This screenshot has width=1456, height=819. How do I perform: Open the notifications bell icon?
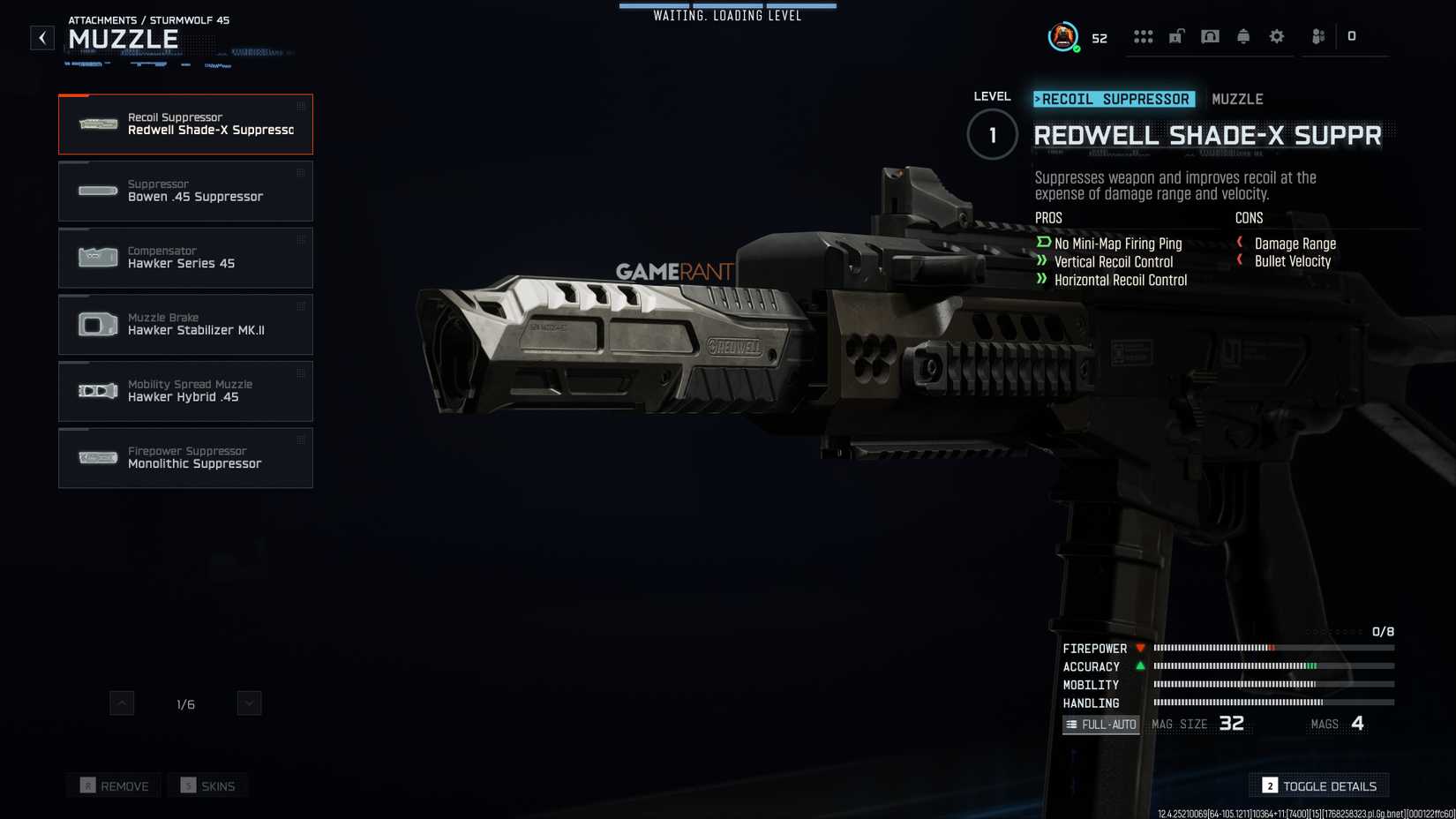click(x=1243, y=36)
